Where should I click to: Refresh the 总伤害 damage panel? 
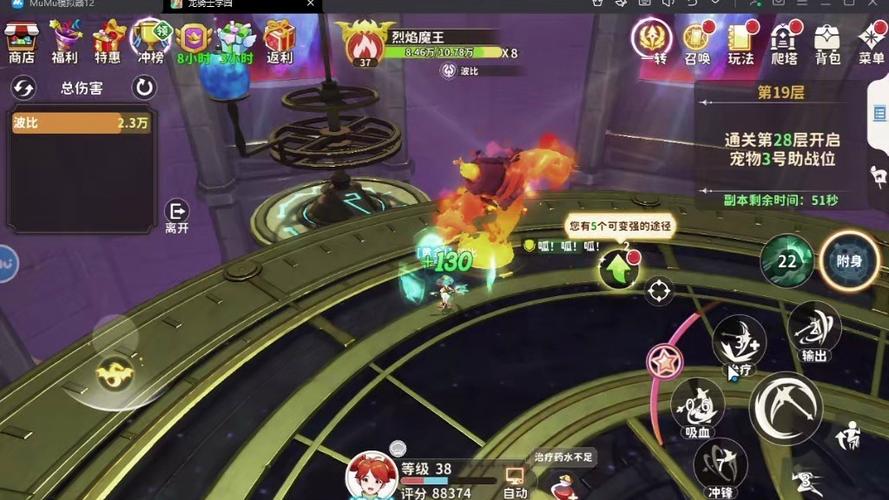coord(145,88)
